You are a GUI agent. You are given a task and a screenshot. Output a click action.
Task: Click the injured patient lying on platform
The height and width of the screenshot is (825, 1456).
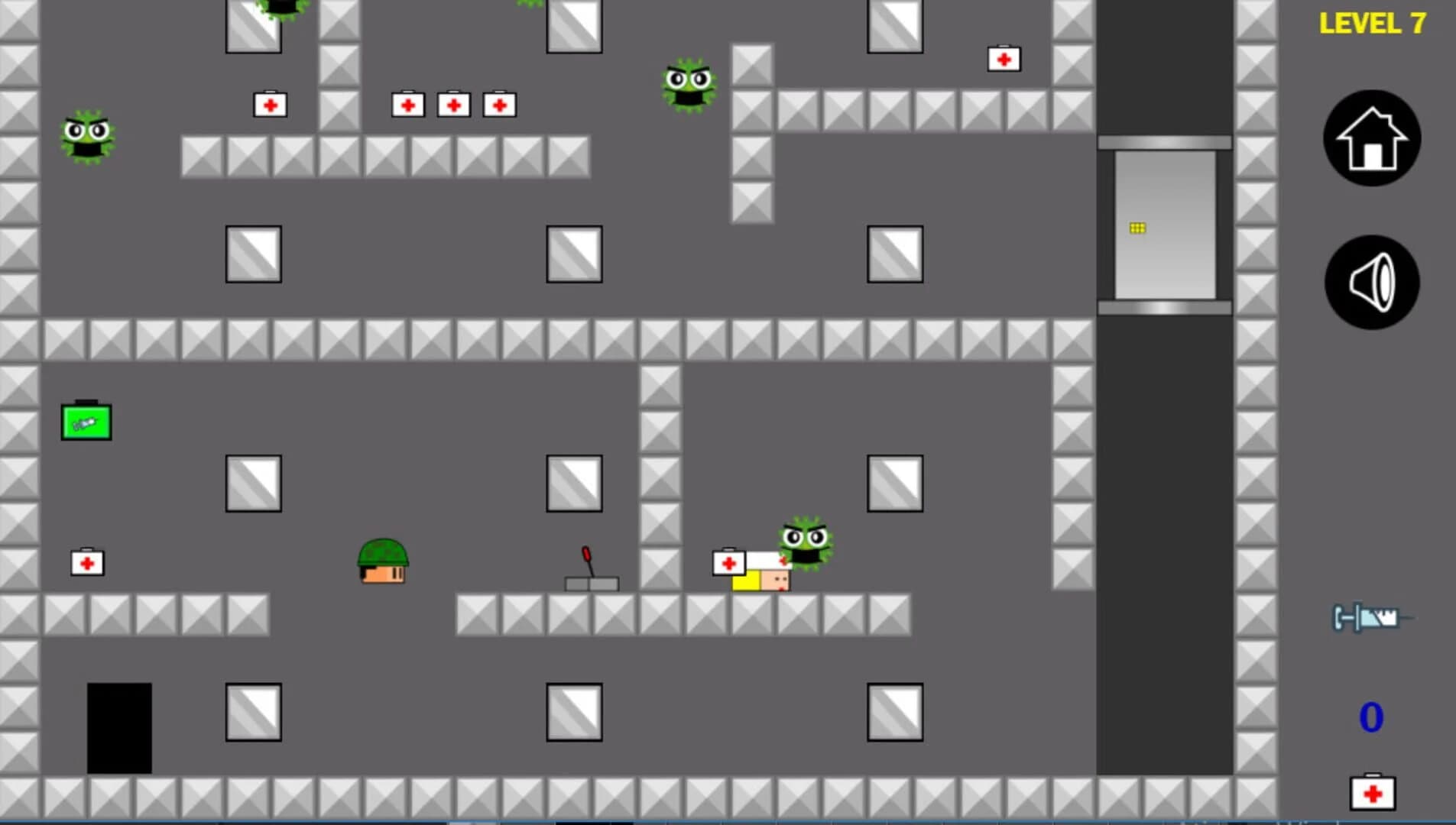click(762, 579)
